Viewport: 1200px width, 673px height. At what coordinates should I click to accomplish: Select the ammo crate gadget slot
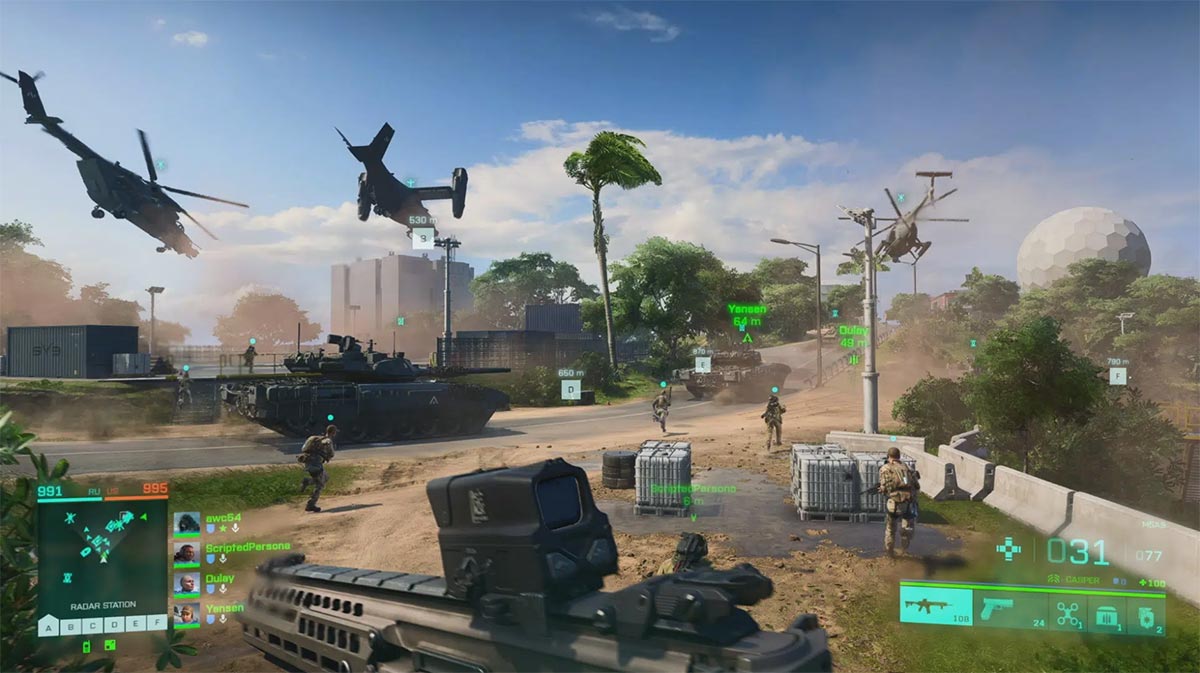click(1107, 614)
